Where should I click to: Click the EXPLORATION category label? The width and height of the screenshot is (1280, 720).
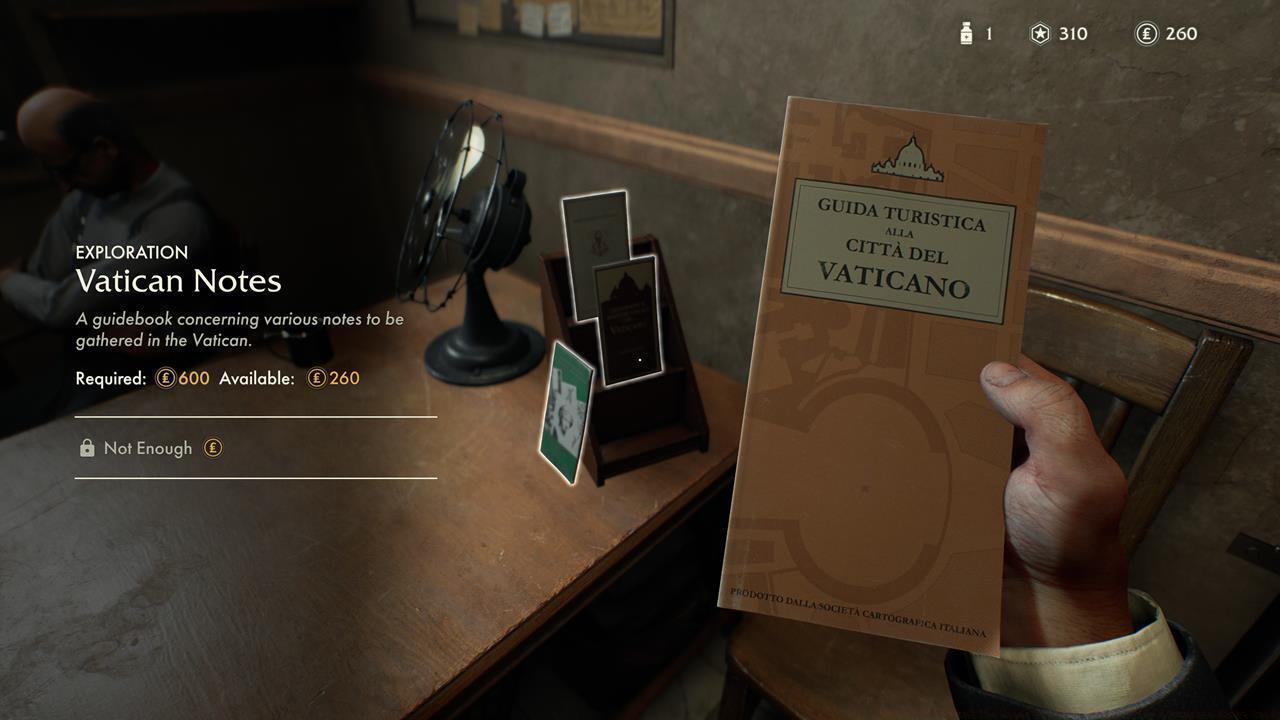[130, 252]
